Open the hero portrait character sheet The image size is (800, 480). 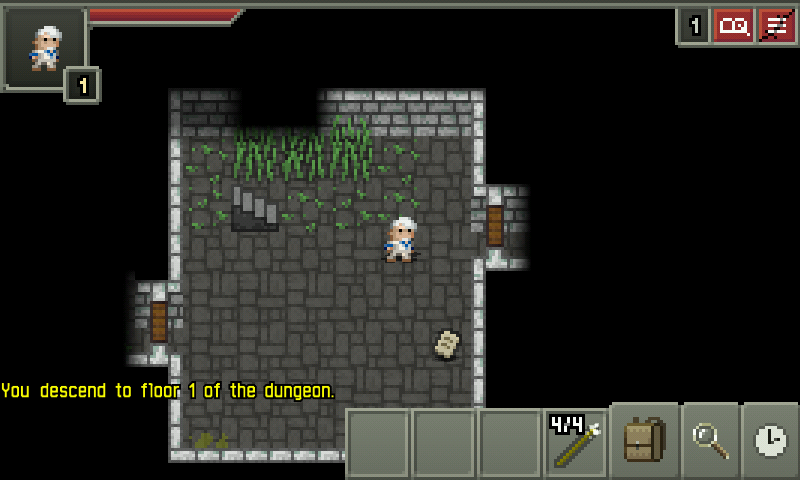pos(44,47)
